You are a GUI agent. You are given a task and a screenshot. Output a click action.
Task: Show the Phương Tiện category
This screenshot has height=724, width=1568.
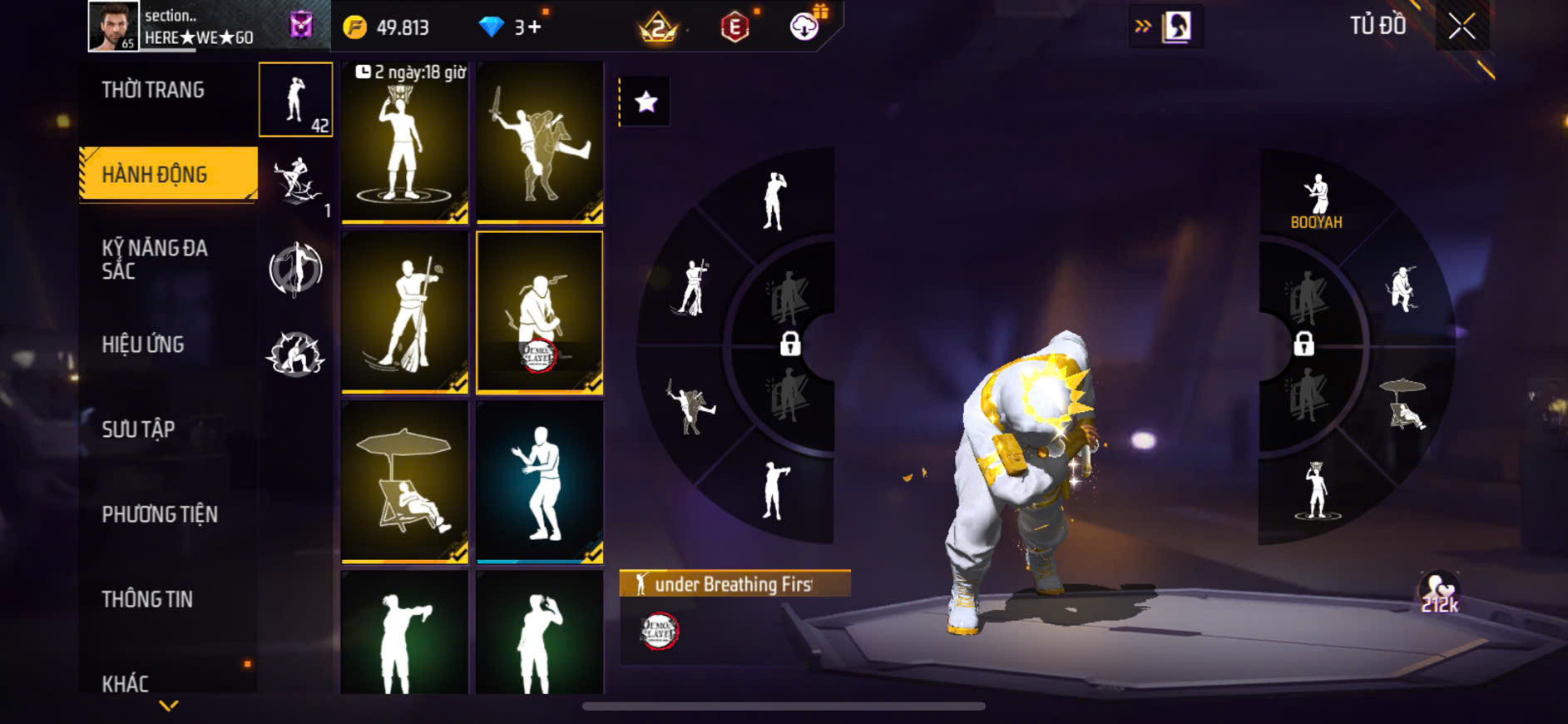tap(160, 514)
